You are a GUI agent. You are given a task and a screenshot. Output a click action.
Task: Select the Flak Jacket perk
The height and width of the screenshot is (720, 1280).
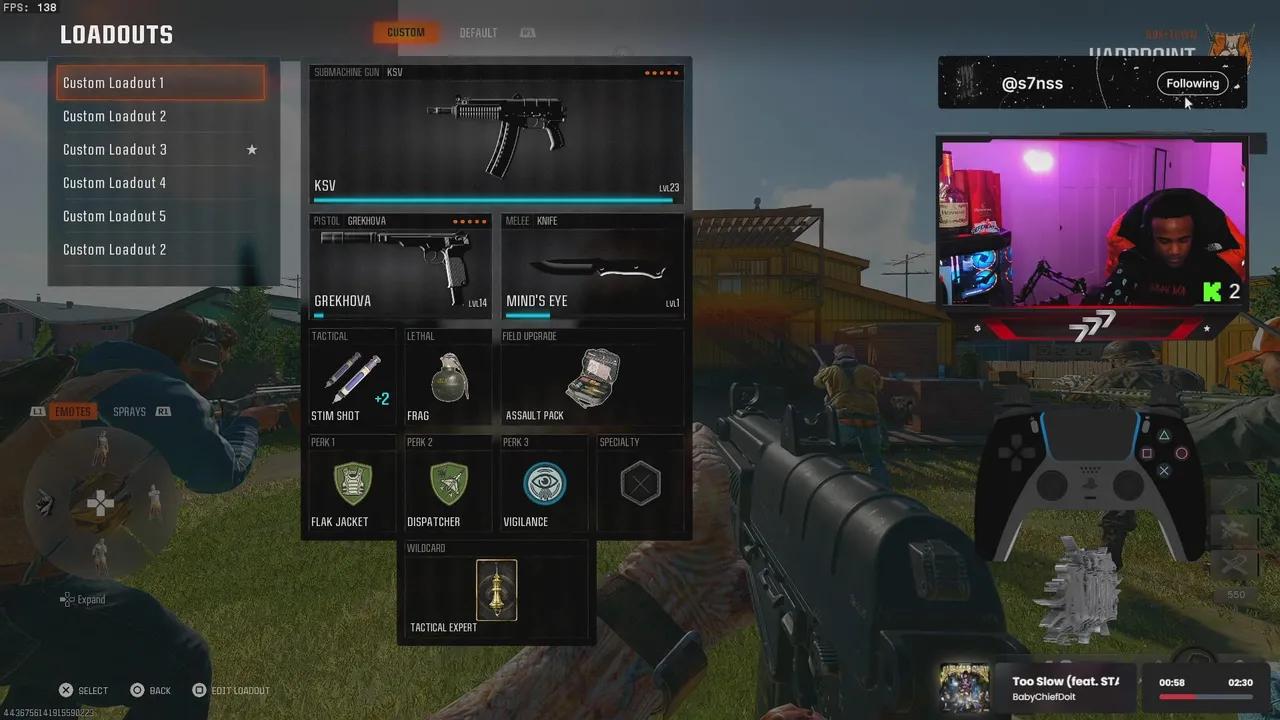click(350, 484)
